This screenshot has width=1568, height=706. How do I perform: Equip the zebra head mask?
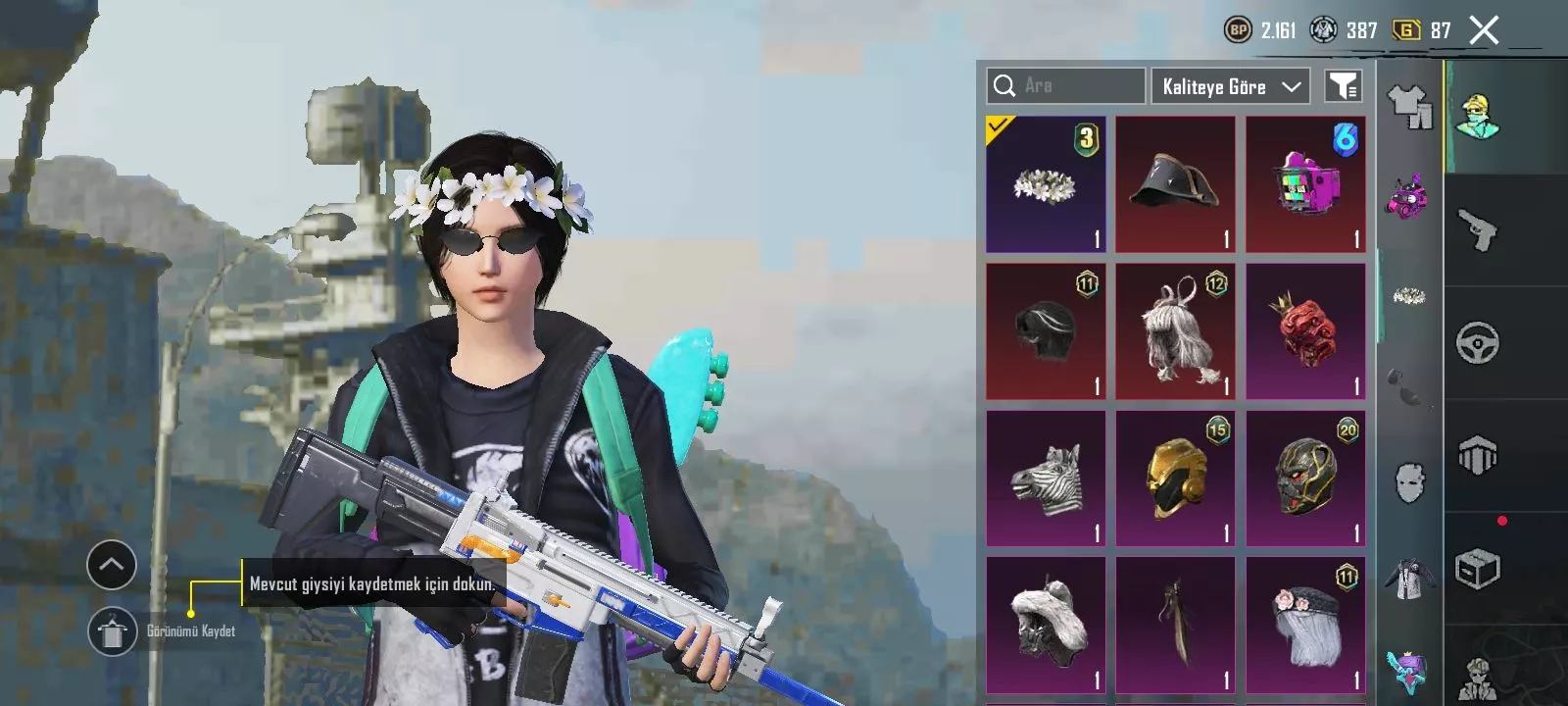click(1046, 479)
